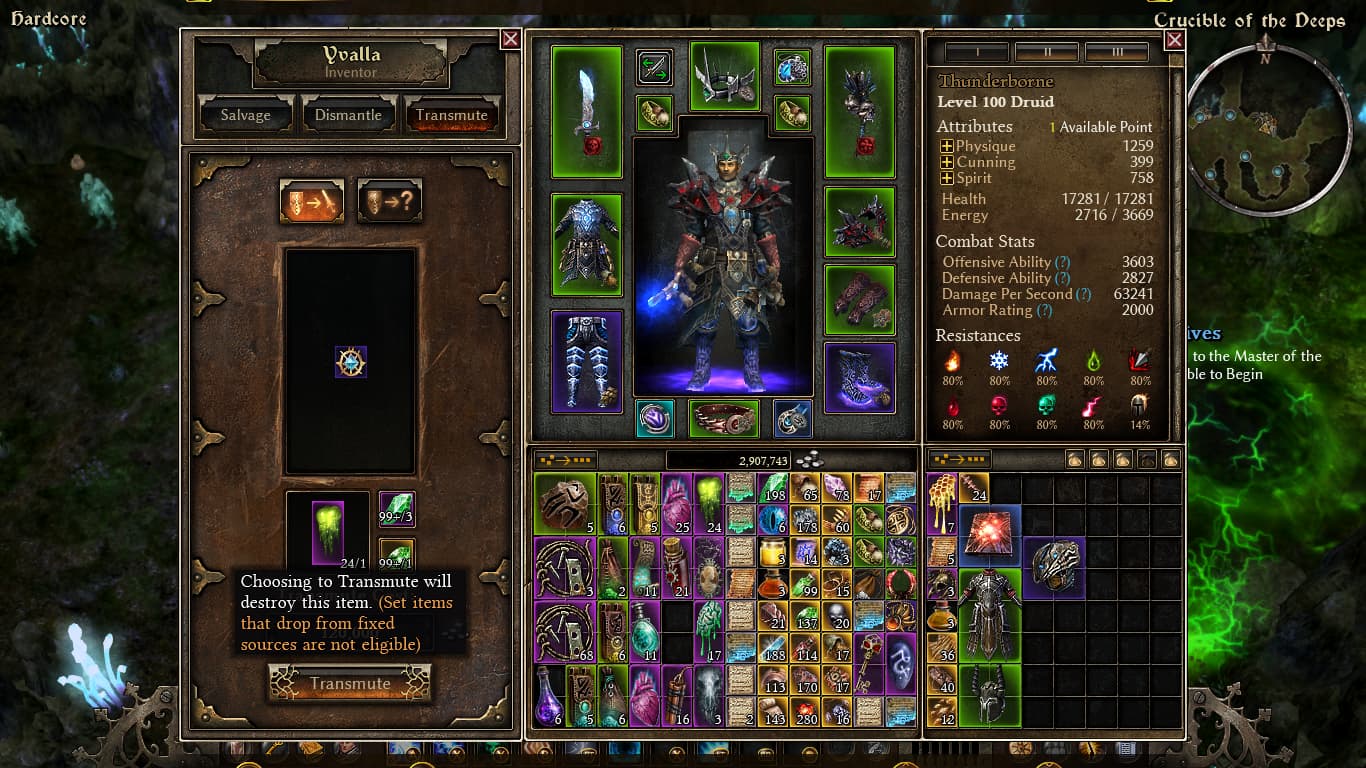Show character stats tab III

click(1116, 52)
